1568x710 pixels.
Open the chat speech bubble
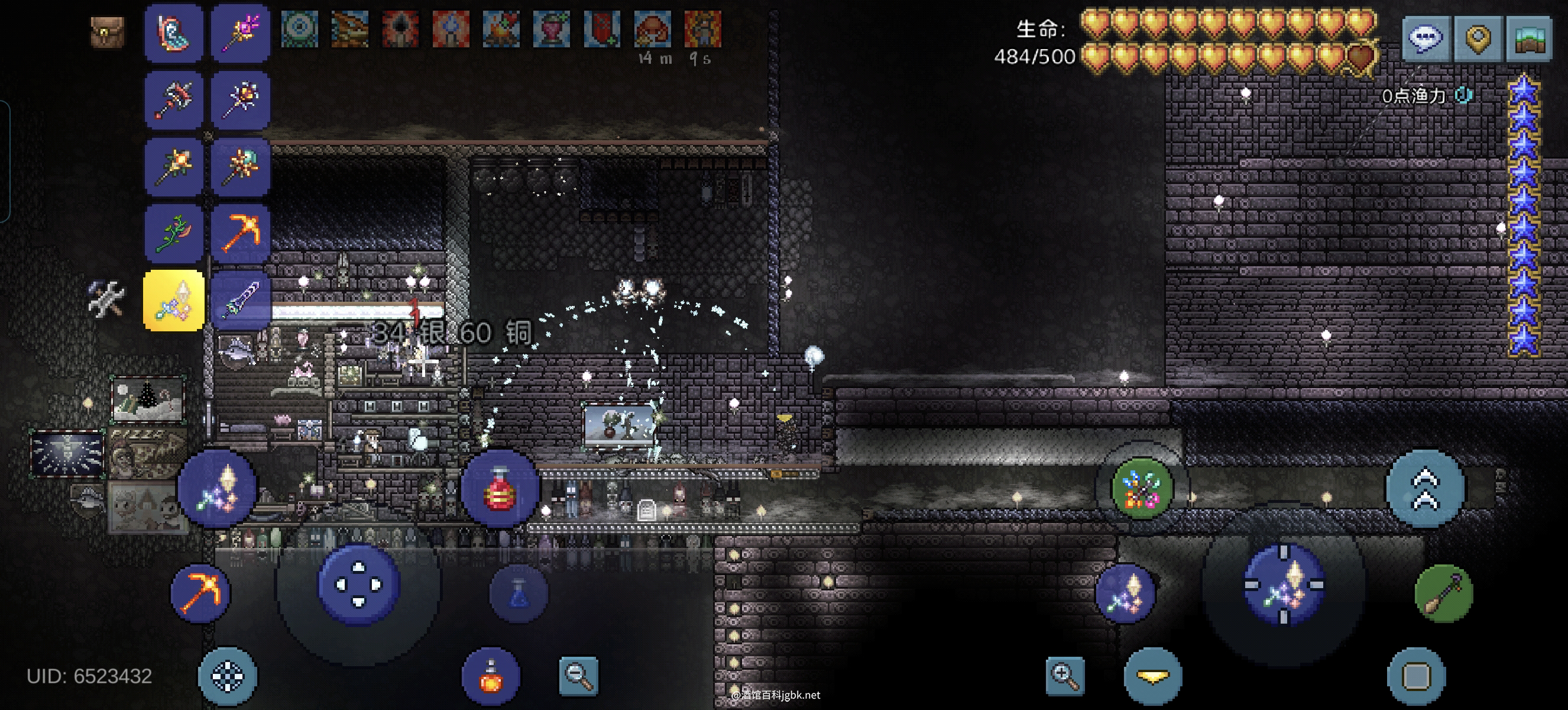click(1426, 38)
